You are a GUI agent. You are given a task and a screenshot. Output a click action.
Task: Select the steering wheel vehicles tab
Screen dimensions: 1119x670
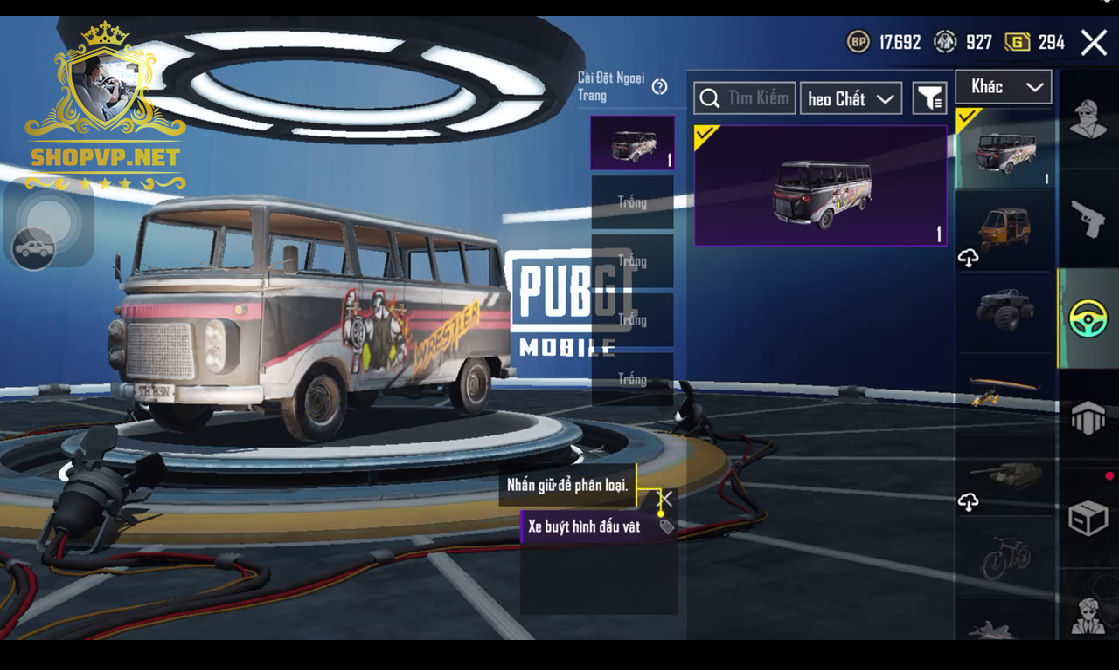[x=1088, y=319]
